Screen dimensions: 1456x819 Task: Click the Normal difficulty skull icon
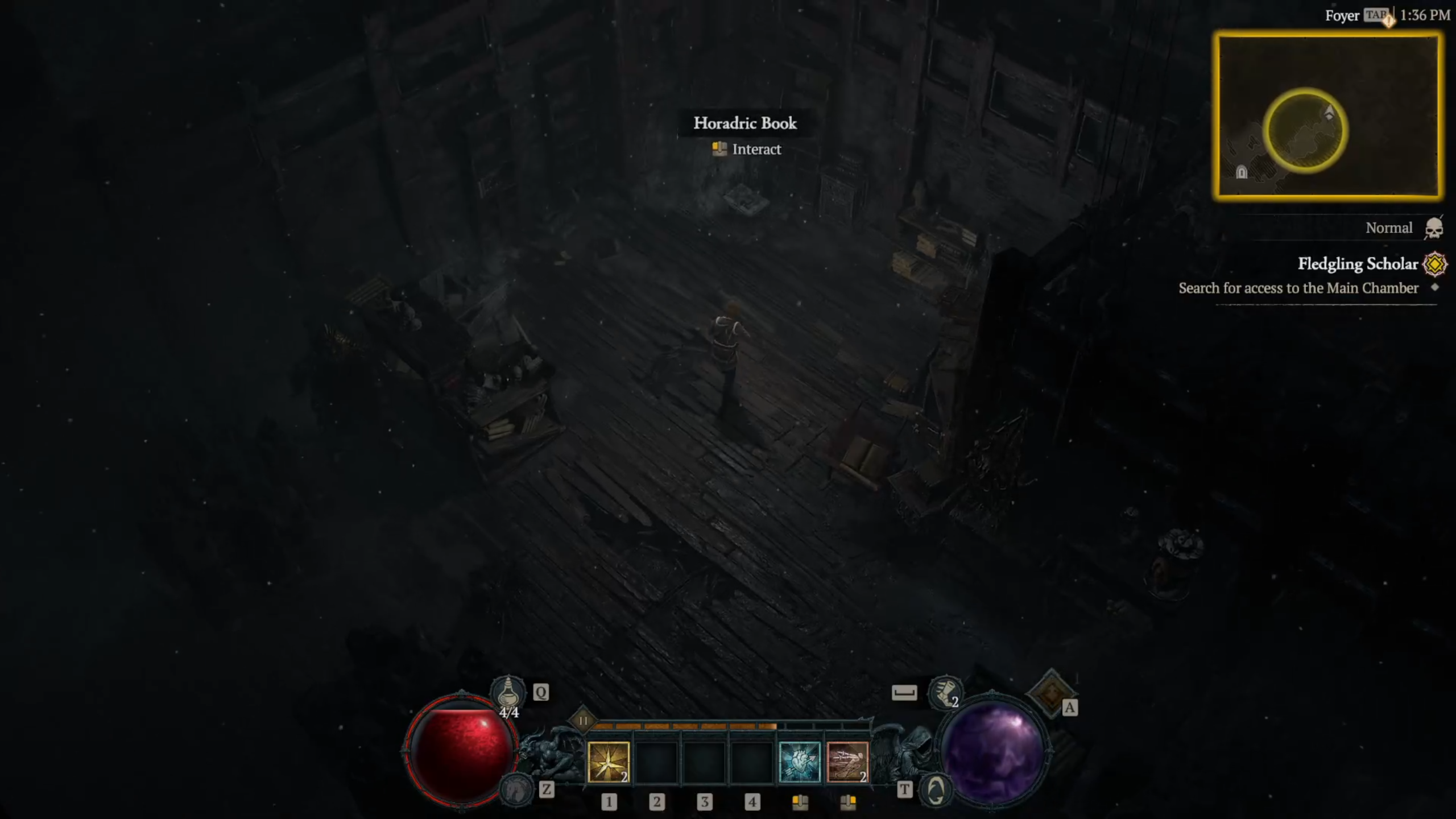click(1433, 228)
